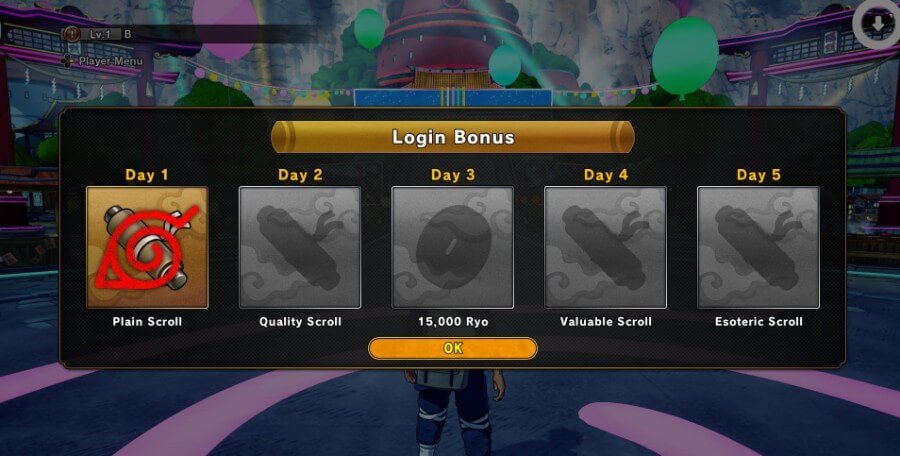
Task: Select the Day 1 Plain Scroll reward
Action: 147,247
